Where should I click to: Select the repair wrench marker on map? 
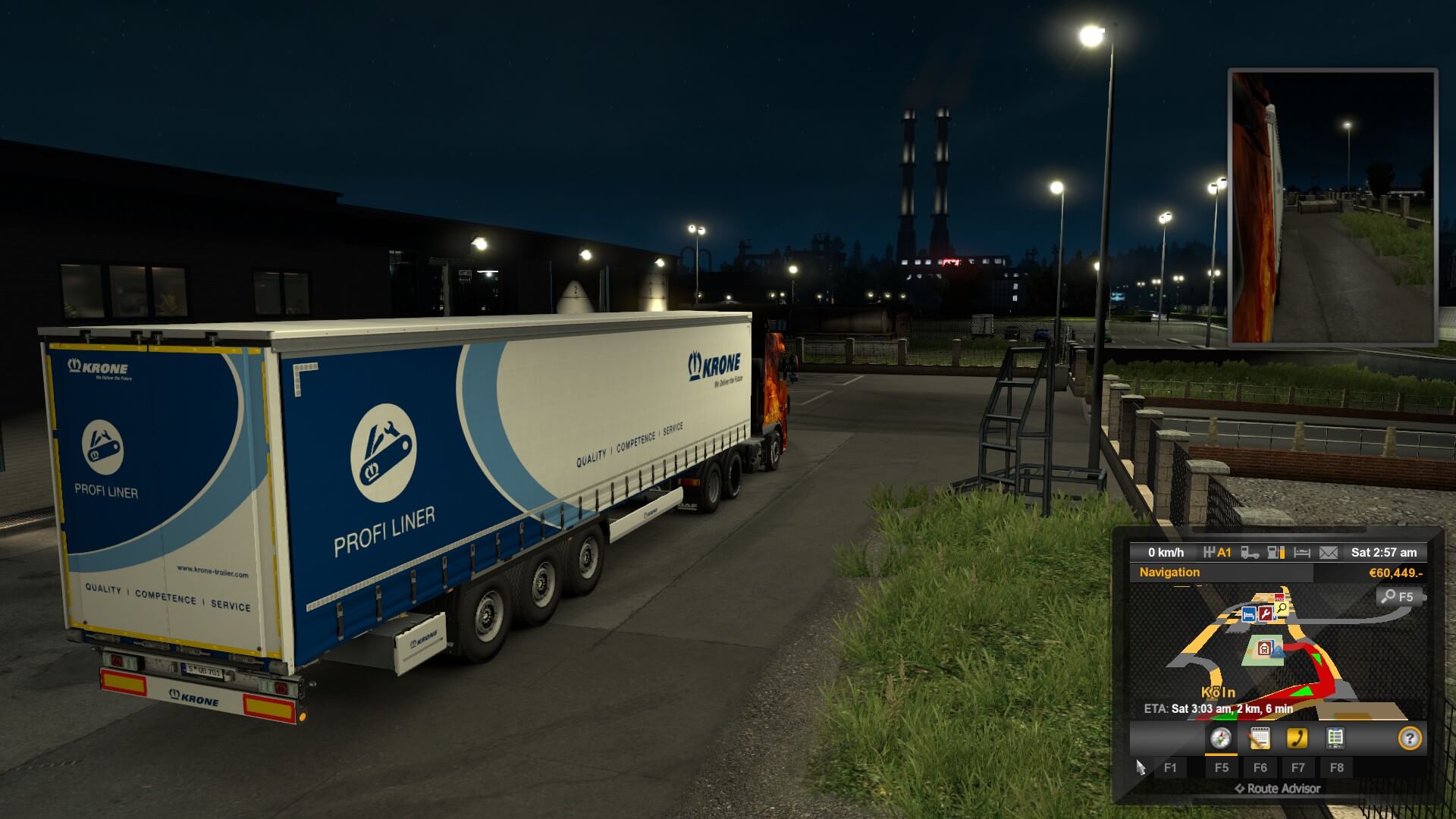(1266, 613)
